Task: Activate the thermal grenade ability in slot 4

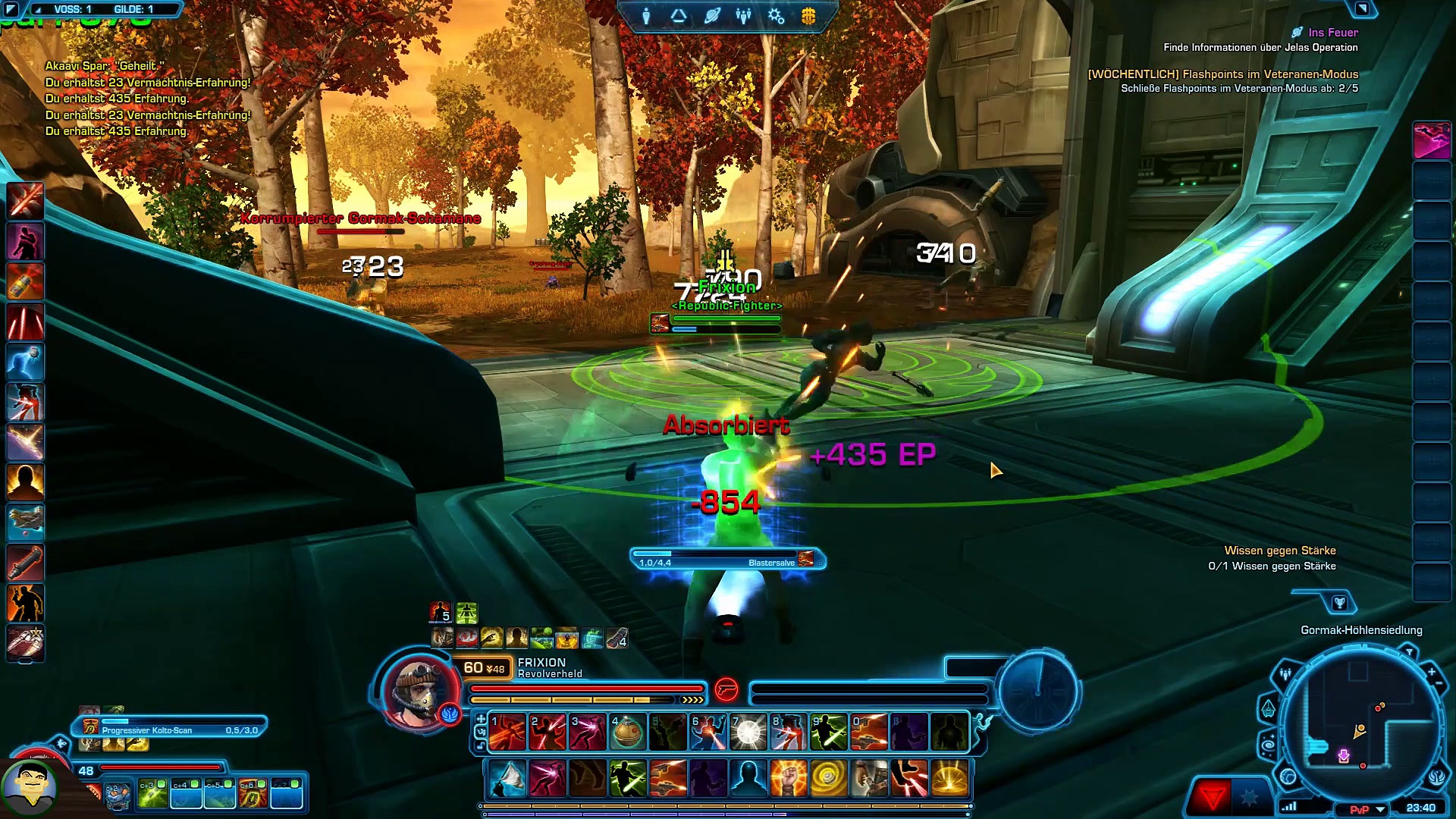Action: point(627,733)
